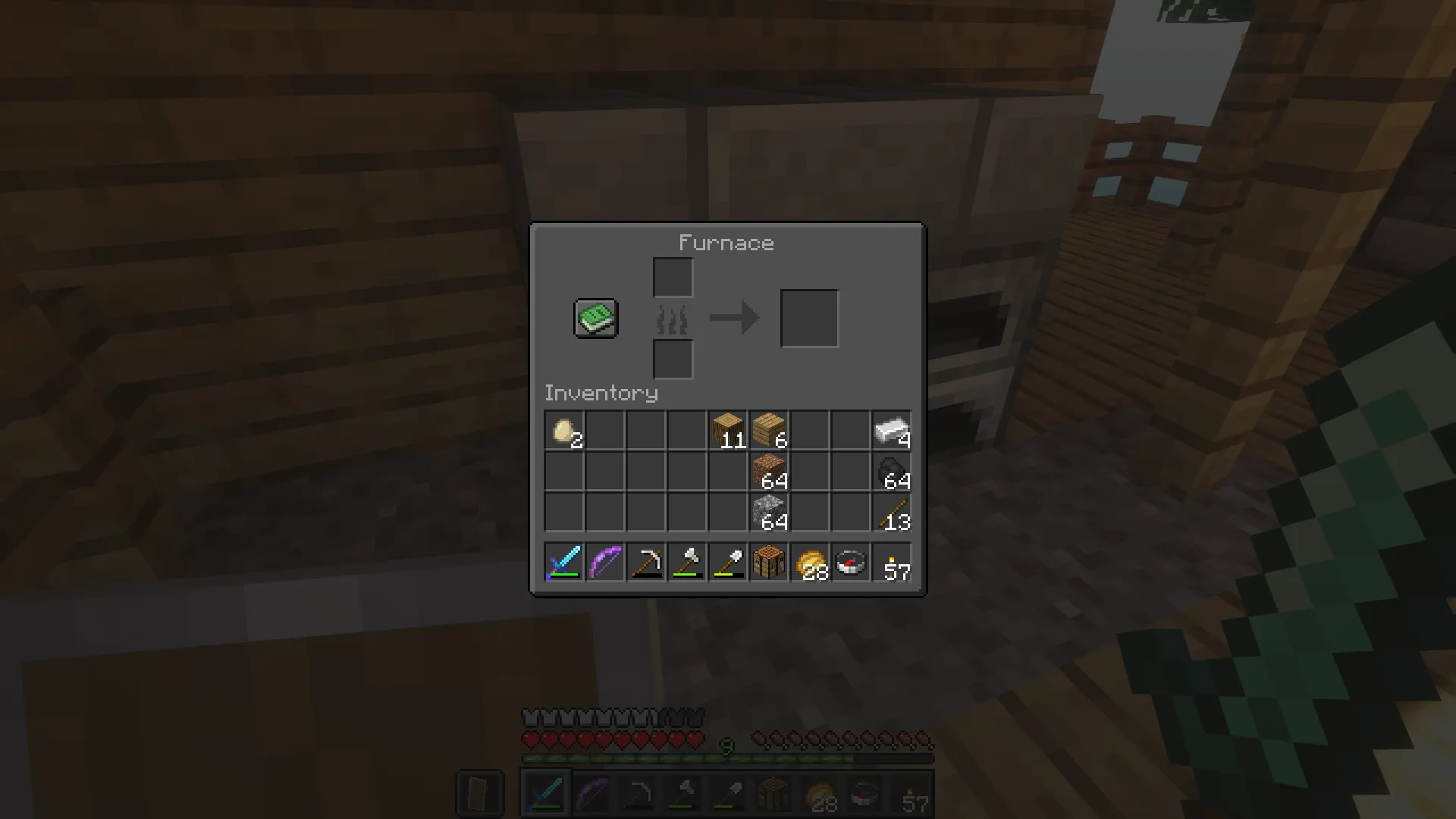This screenshot has width=1456, height=819.
Task: Select the crafting table in the hotbar
Action: pos(768,562)
